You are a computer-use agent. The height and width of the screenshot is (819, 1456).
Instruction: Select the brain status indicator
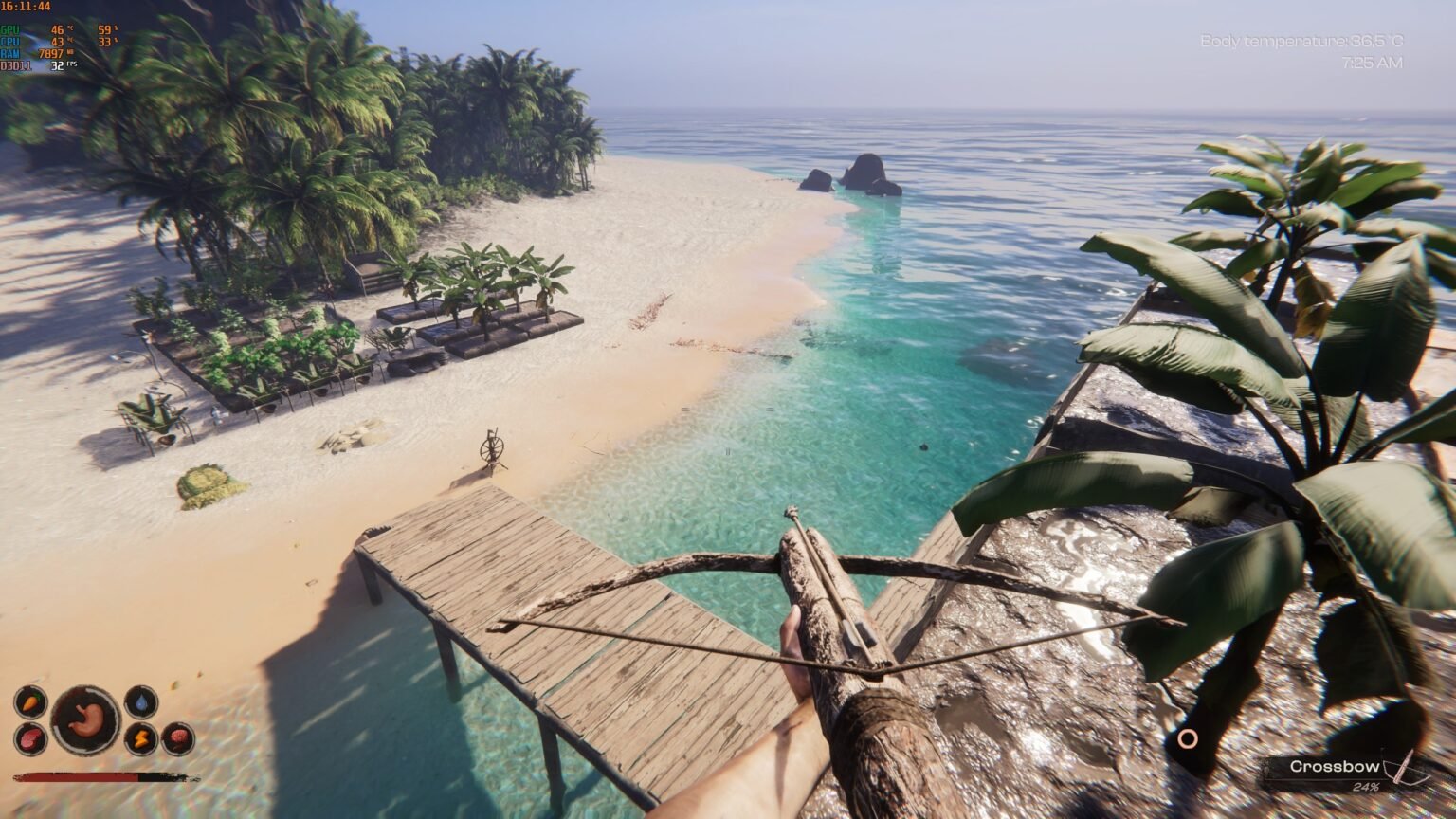(178, 737)
